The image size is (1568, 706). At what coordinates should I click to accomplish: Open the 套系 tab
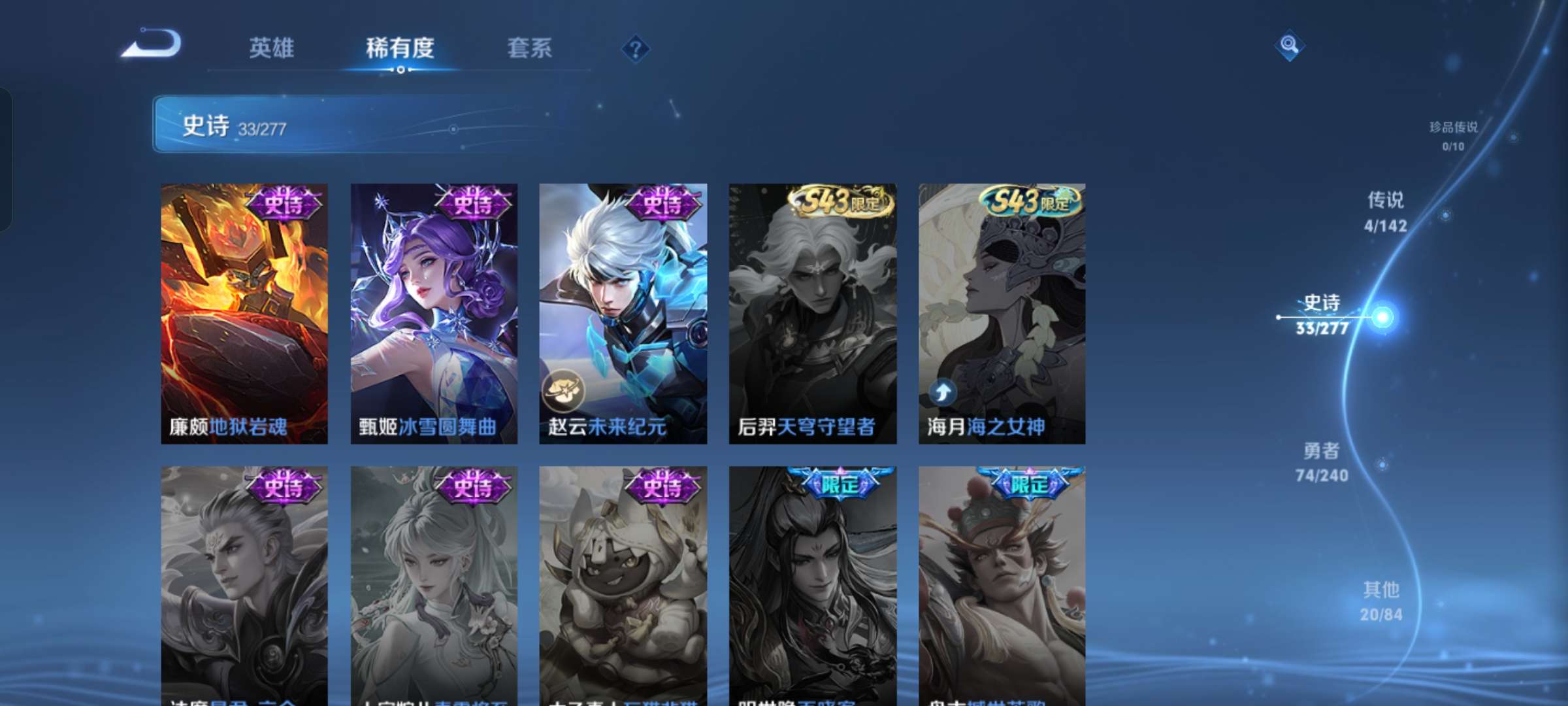[x=529, y=49]
